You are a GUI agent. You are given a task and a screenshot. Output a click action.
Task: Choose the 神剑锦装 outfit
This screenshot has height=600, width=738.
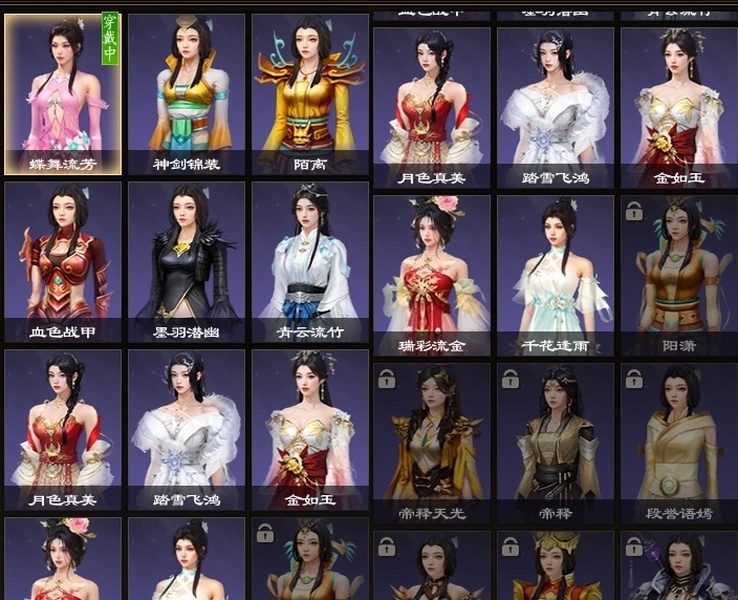pyautogui.click(x=187, y=94)
